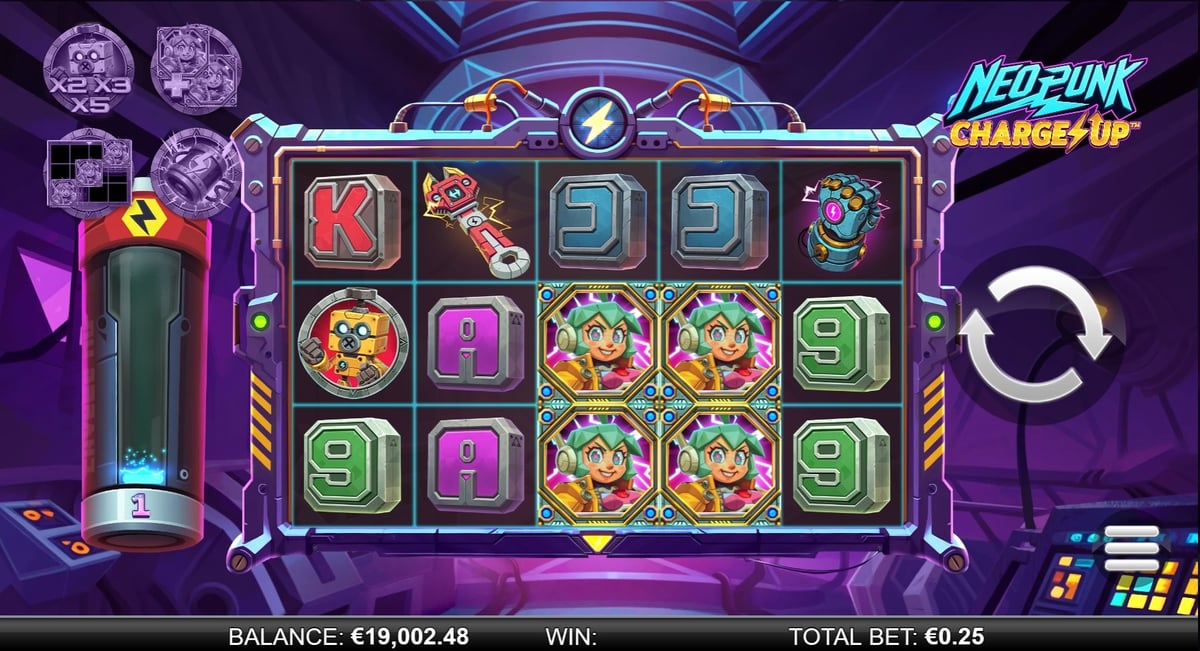Screen dimensions: 1200x651
Task: Open the hamburger menu
Action: coord(1129,549)
